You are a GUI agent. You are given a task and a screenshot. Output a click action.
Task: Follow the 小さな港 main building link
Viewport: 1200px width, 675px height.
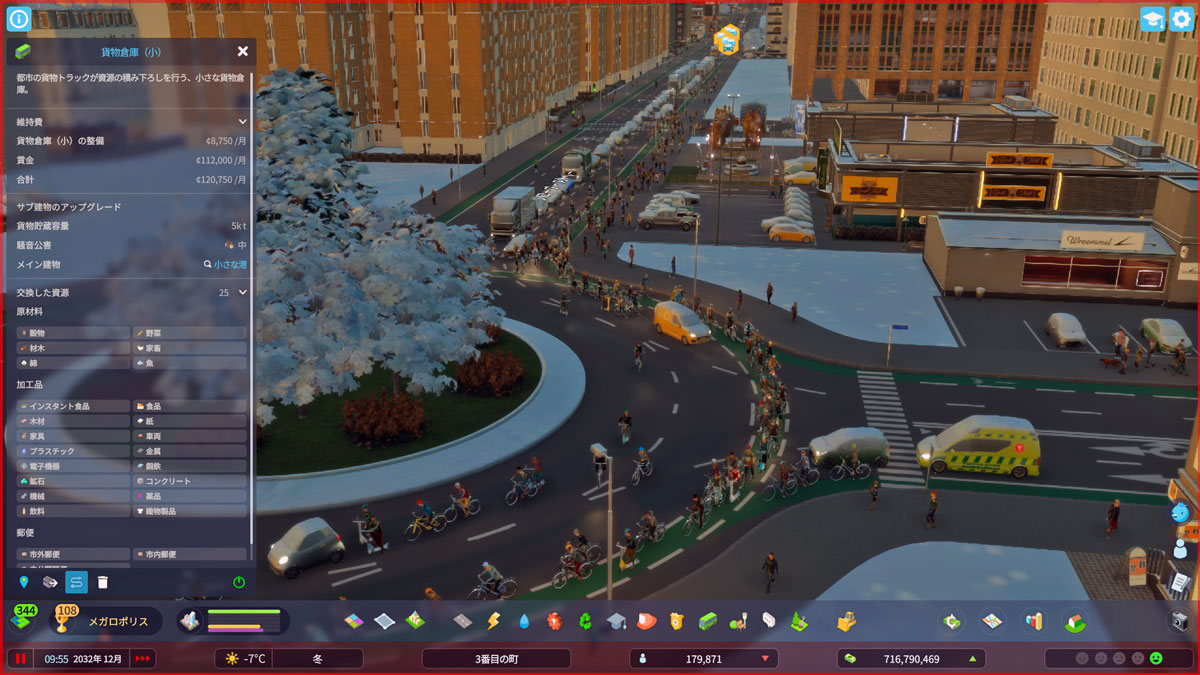point(229,265)
